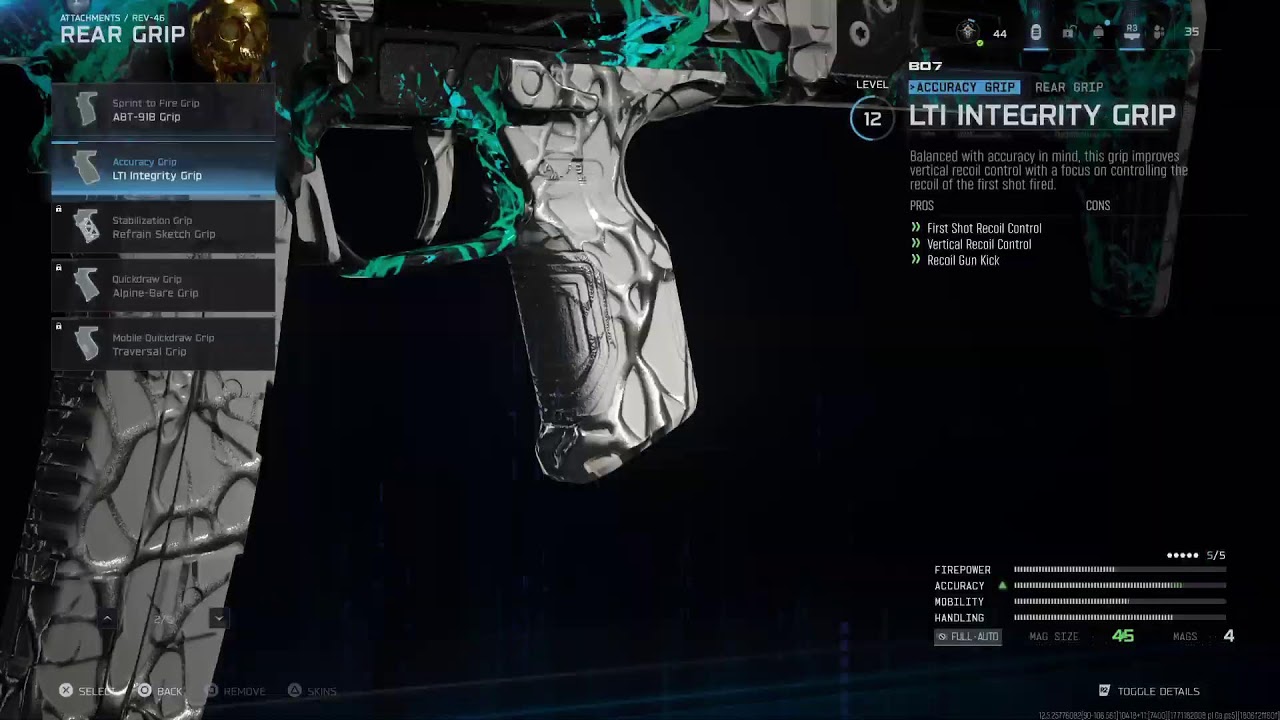Choose the Traversal Grip attachment
Viewport: 1280px width, 720px height.
[163, 345]
